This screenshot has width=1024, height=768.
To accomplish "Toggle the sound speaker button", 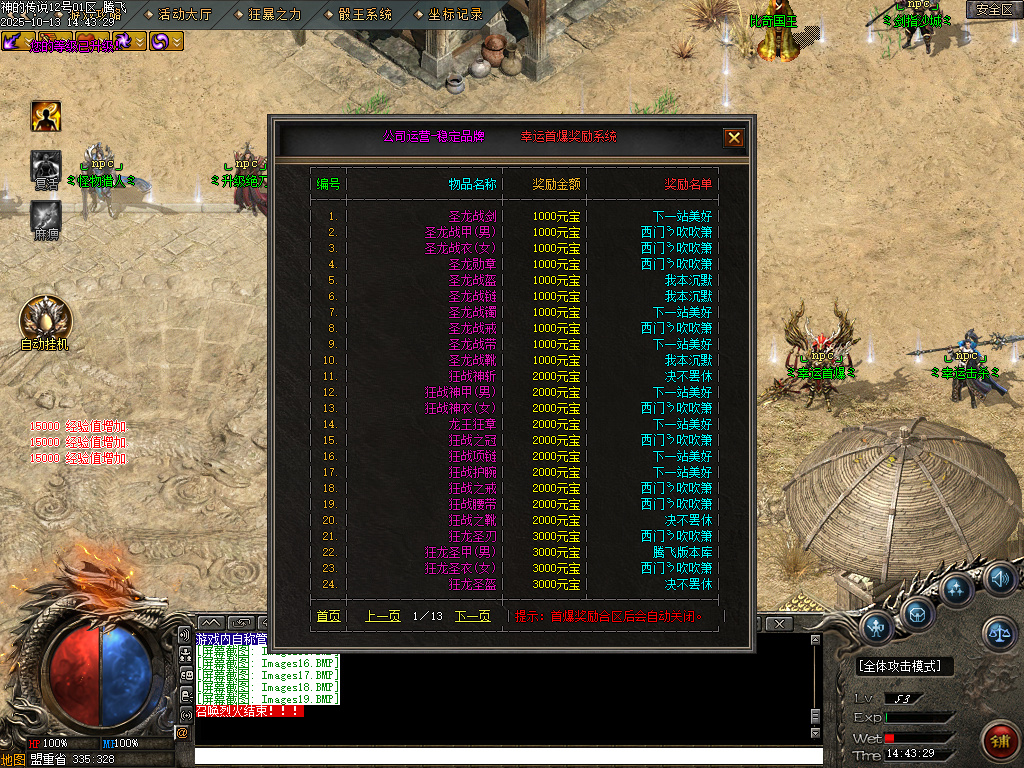I will pyautogui.click(x=999, y=577).
